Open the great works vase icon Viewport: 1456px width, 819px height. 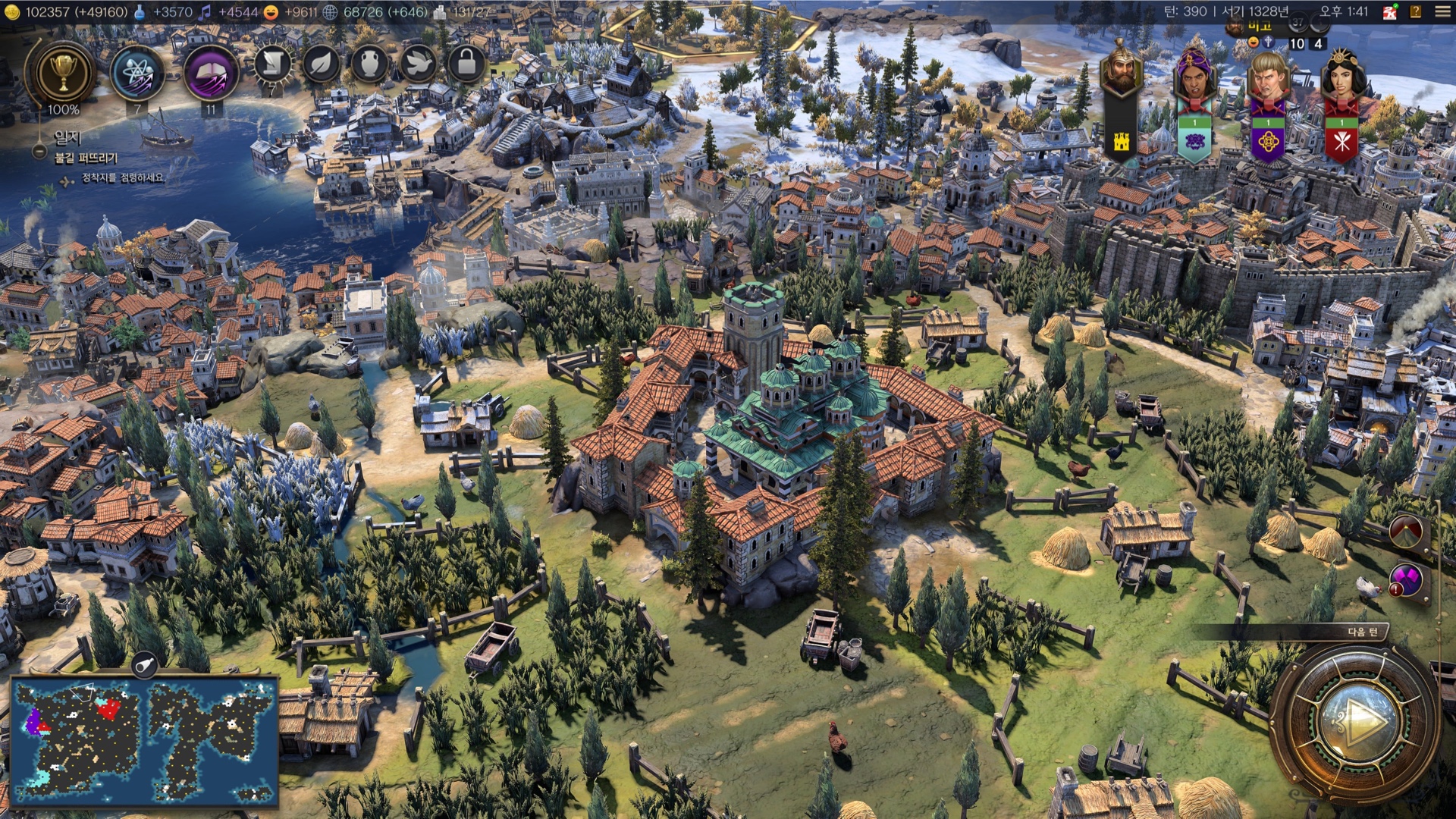(x=369, y=64)
